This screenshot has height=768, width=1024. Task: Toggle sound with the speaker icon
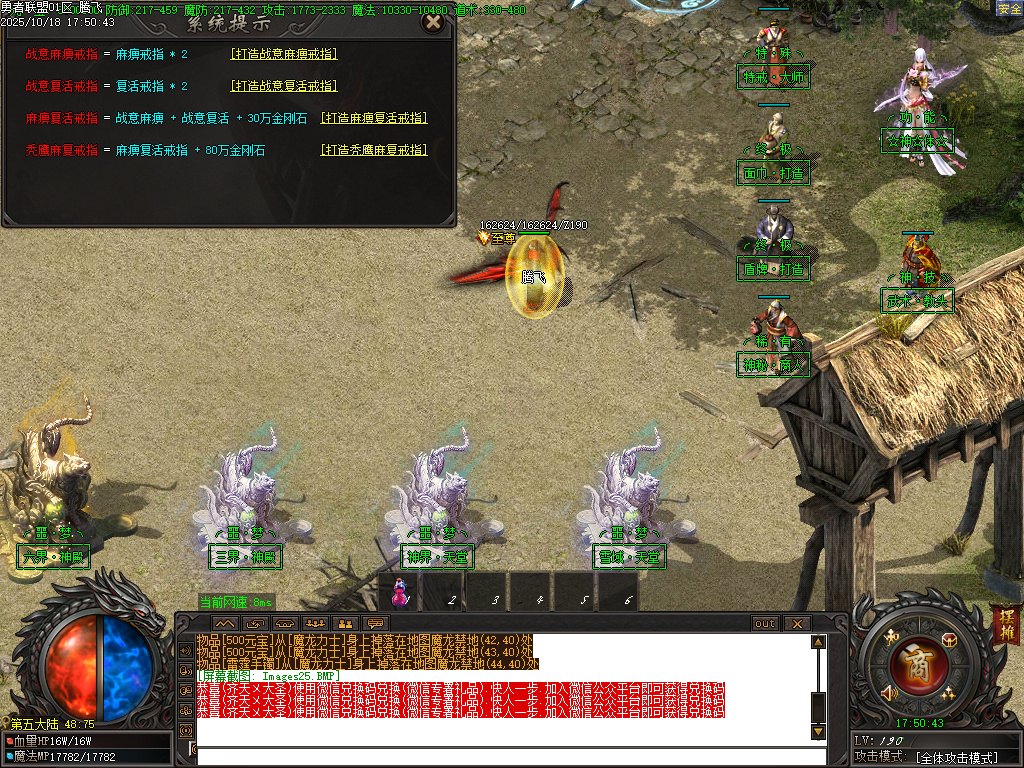point(887,692)
